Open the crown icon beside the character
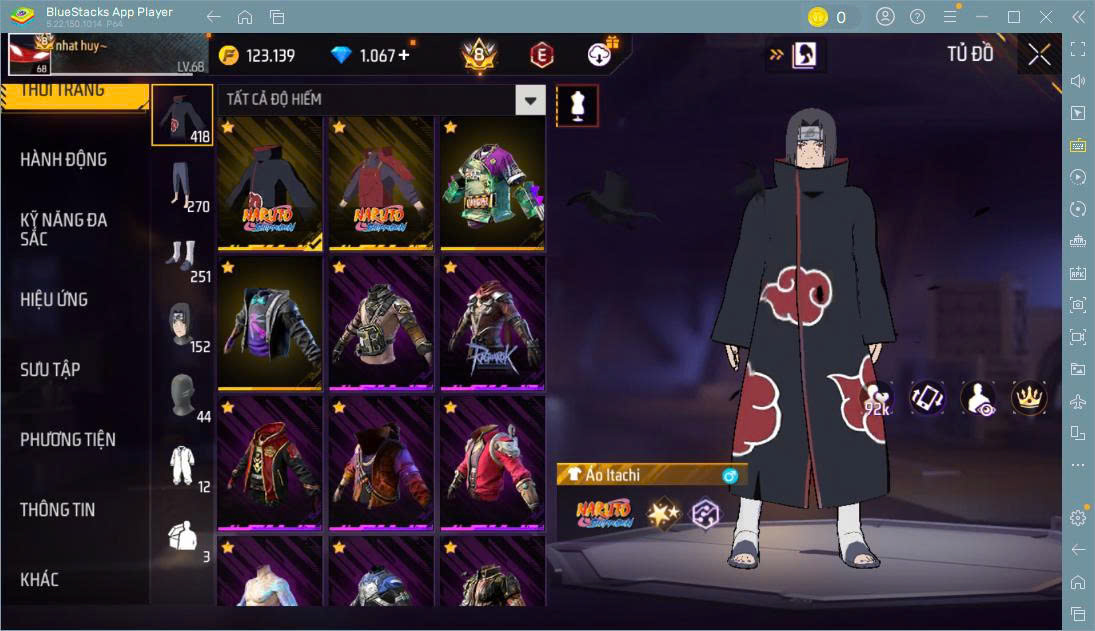Viewport: 1095px width, 631px height. [x=1028, y=397]
